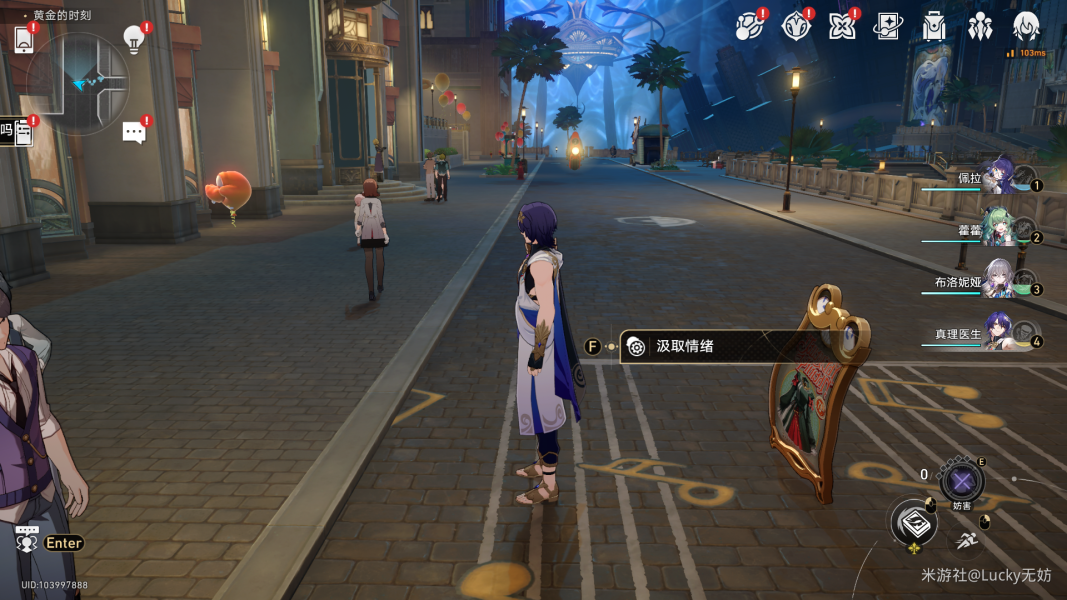Open the speech-bubble messages icon
The image size is (1067, 600).
click(134, 132)
